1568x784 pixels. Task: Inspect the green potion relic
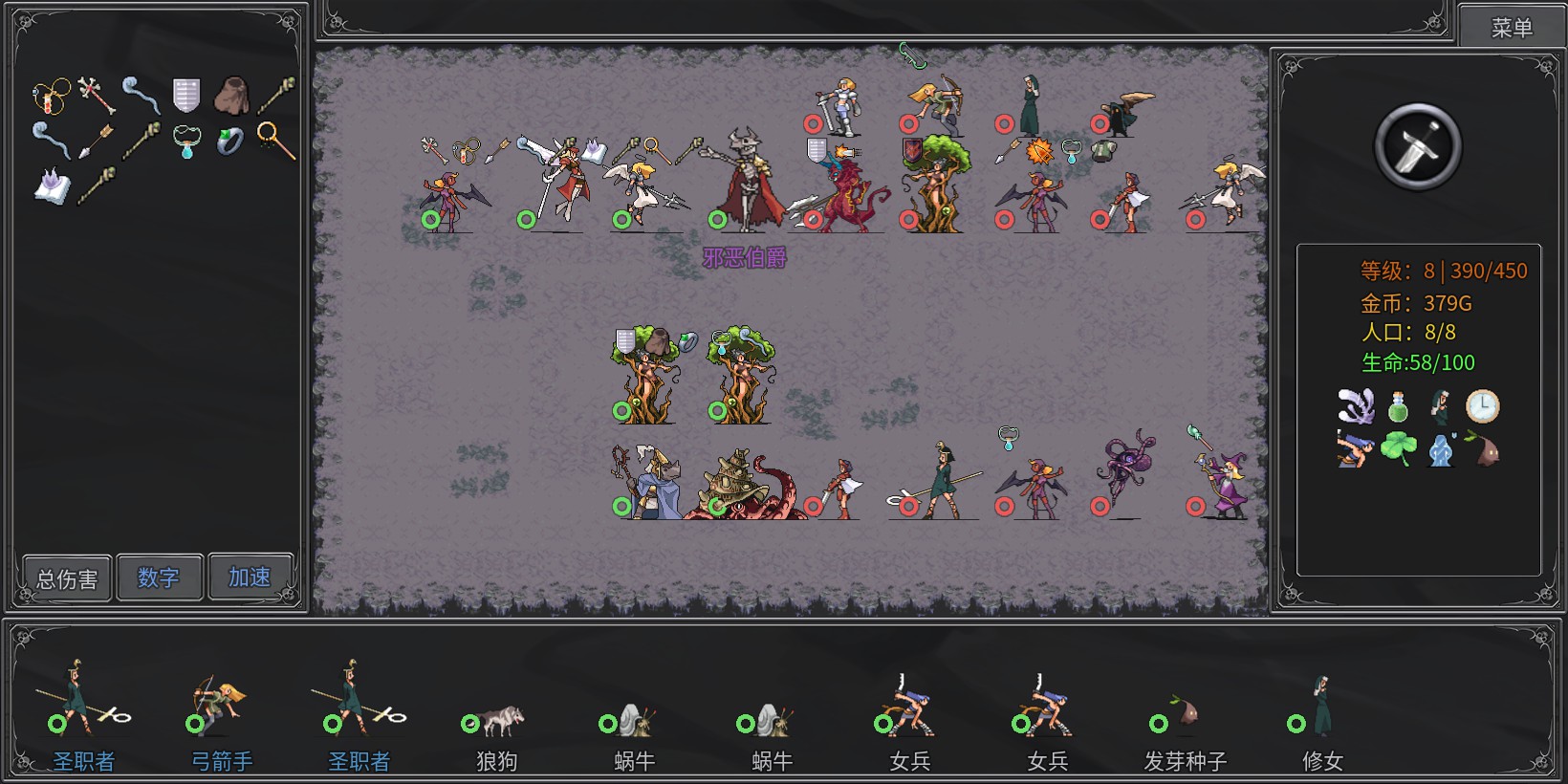pos(1398,406)
